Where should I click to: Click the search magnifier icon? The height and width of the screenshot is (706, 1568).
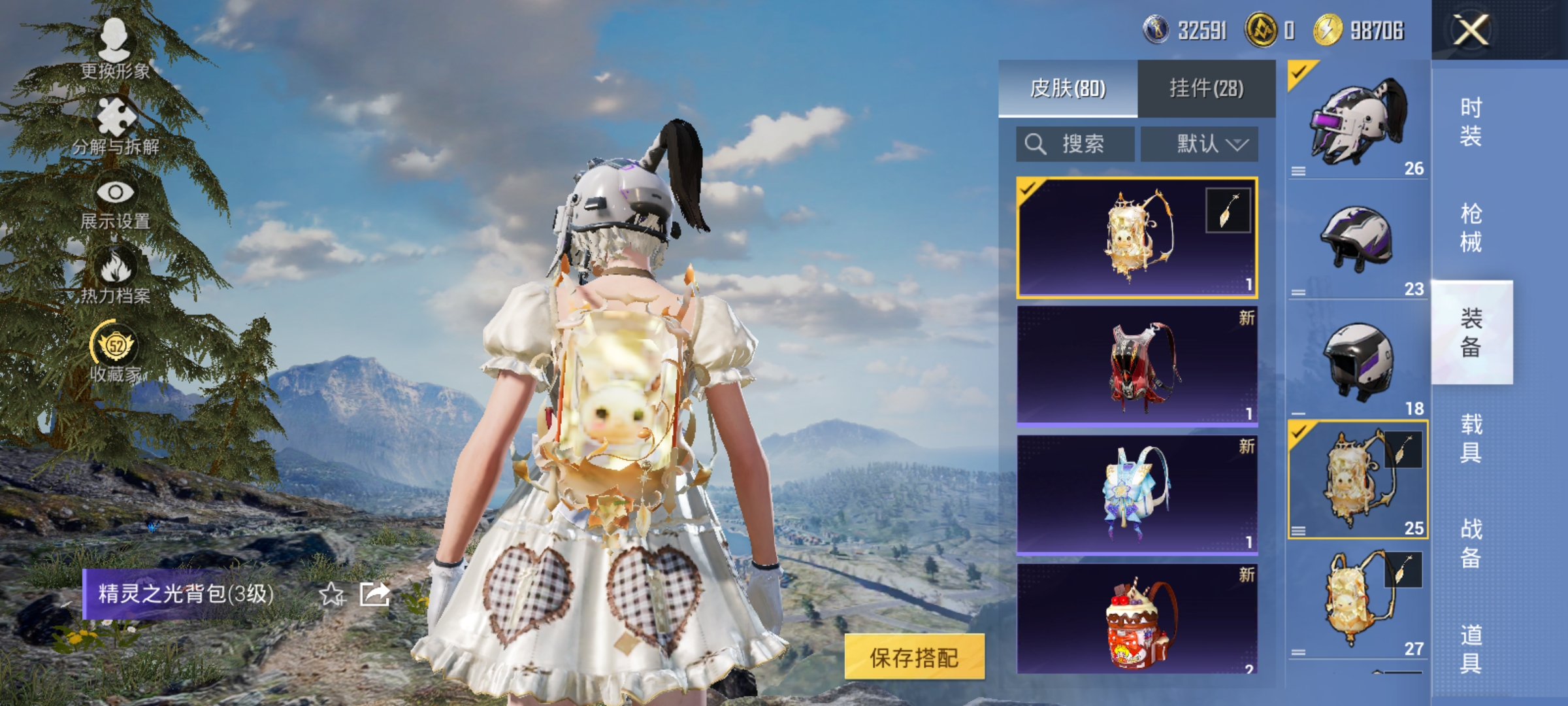click(x=1037, y=143)
